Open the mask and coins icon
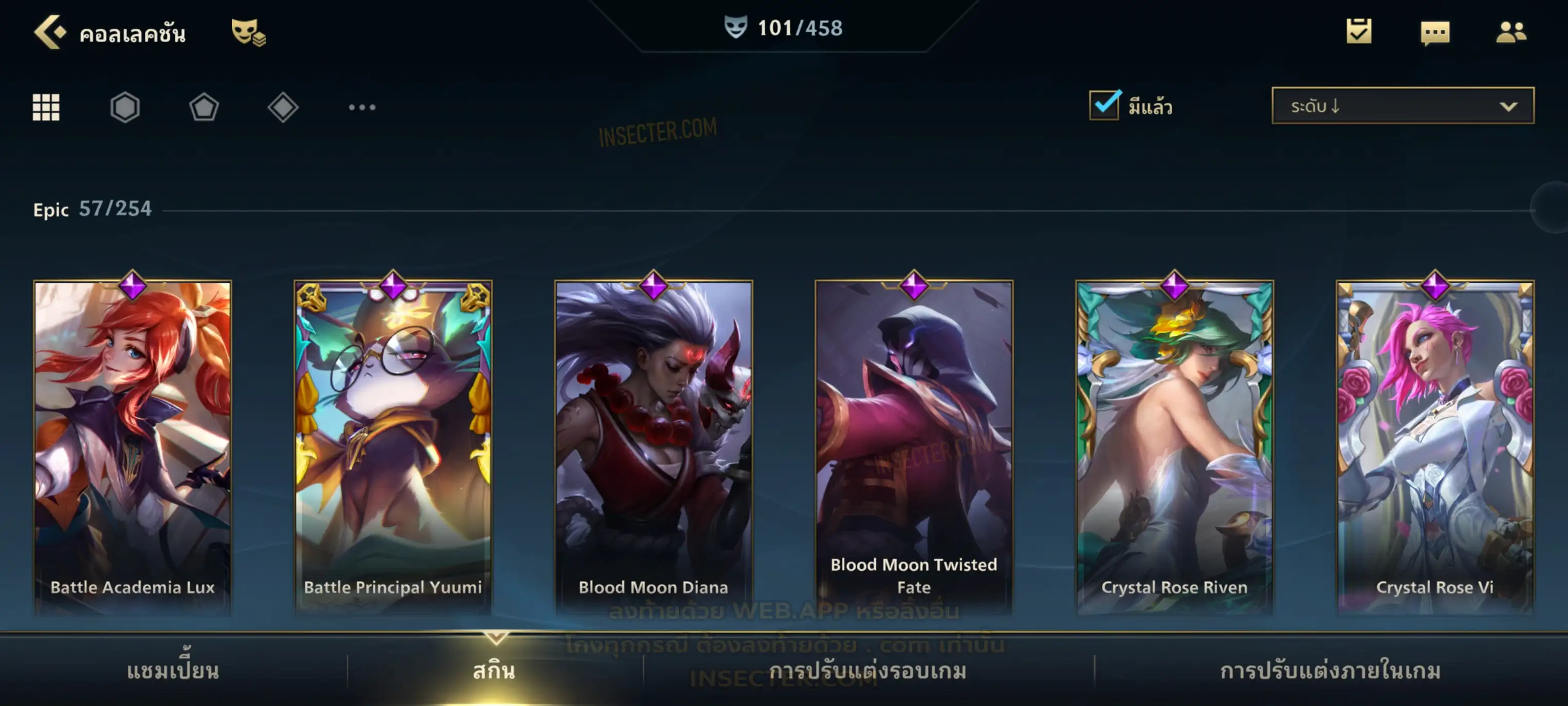 coord(248,32)
